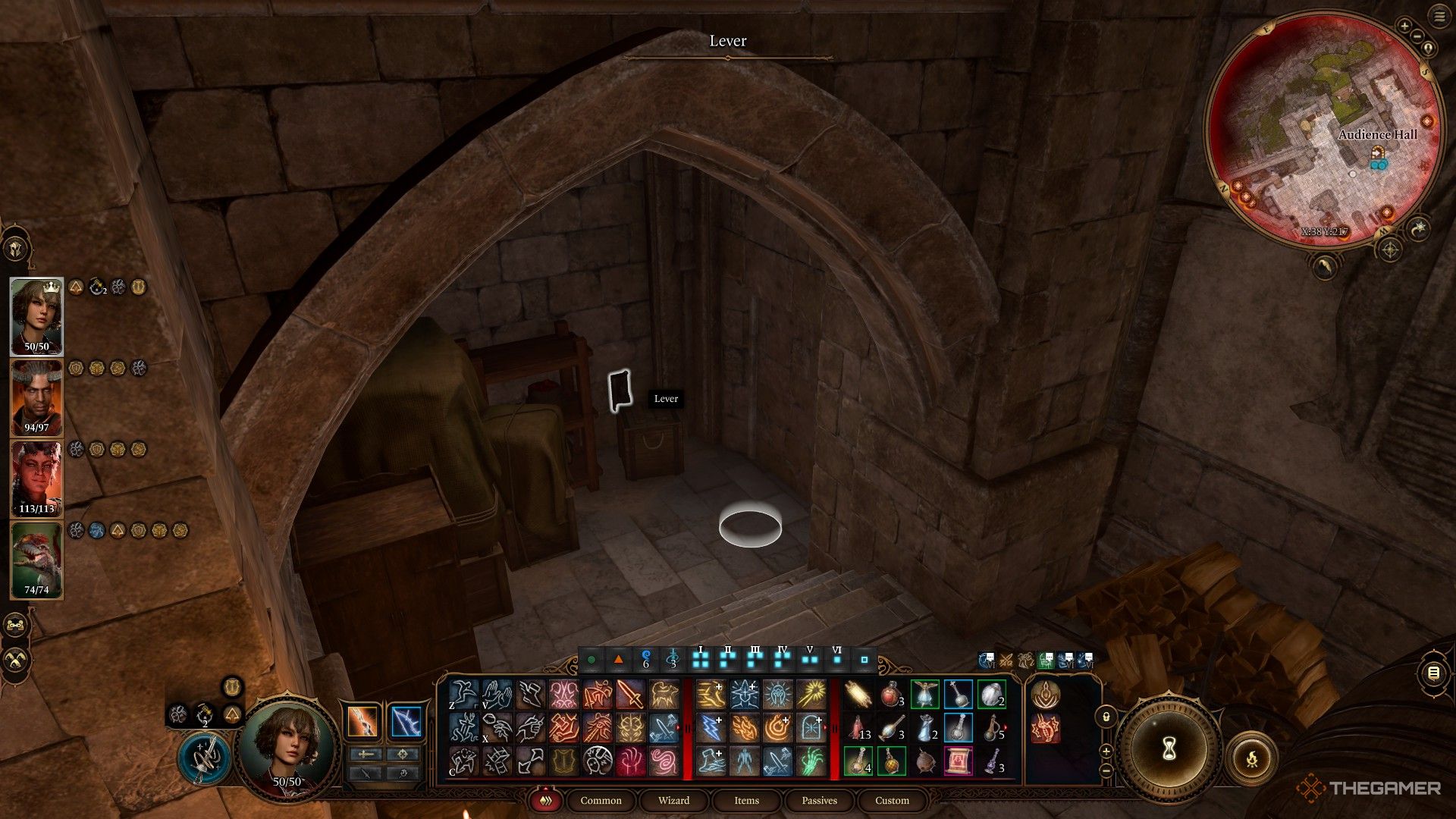The width and height of the screenshot is (1456, 819).
Task: Activate the green skeletal hand spell
Action: coord(811,761)
